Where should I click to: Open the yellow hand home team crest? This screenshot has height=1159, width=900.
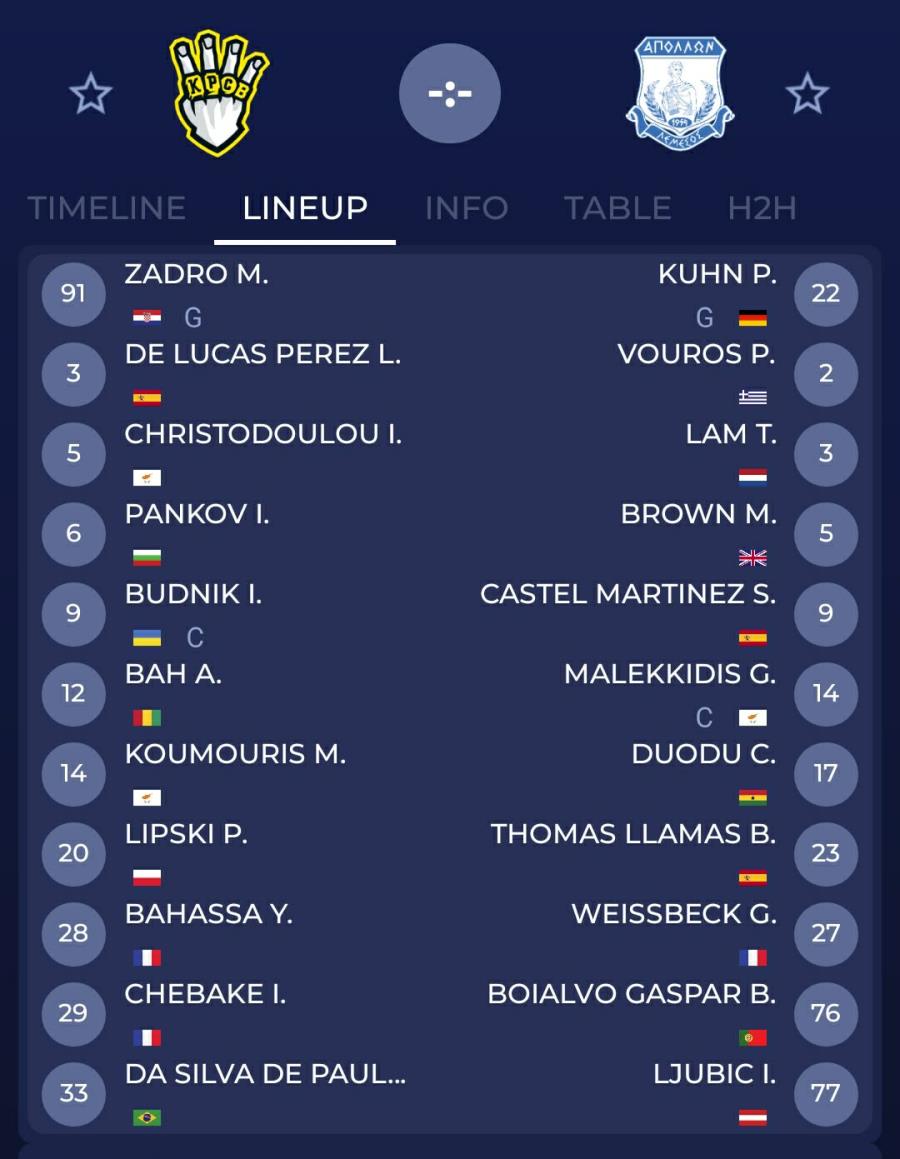coord(218,93)
